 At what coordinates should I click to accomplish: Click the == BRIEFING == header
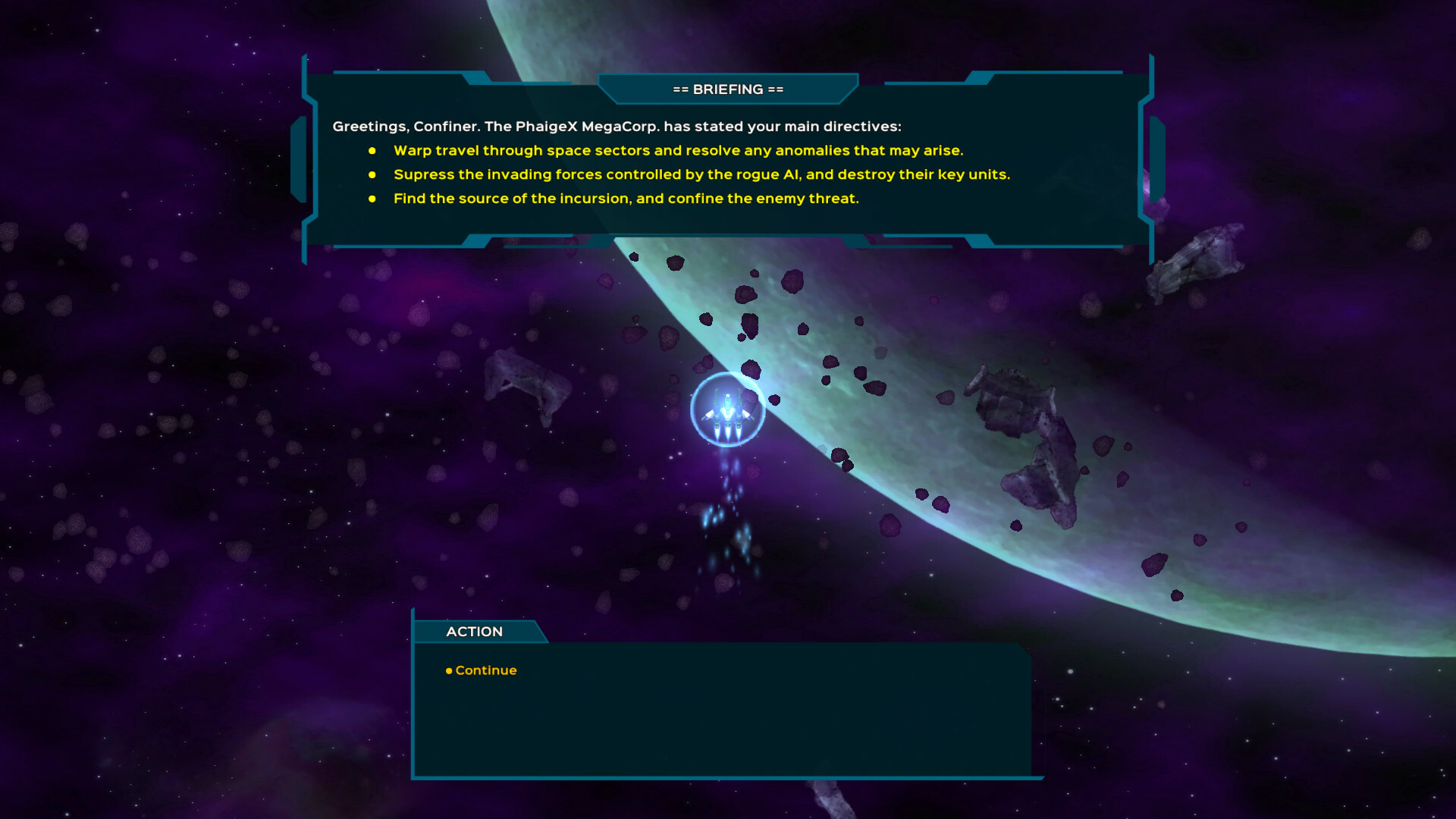pyautogui.click(x=726, y=89)
